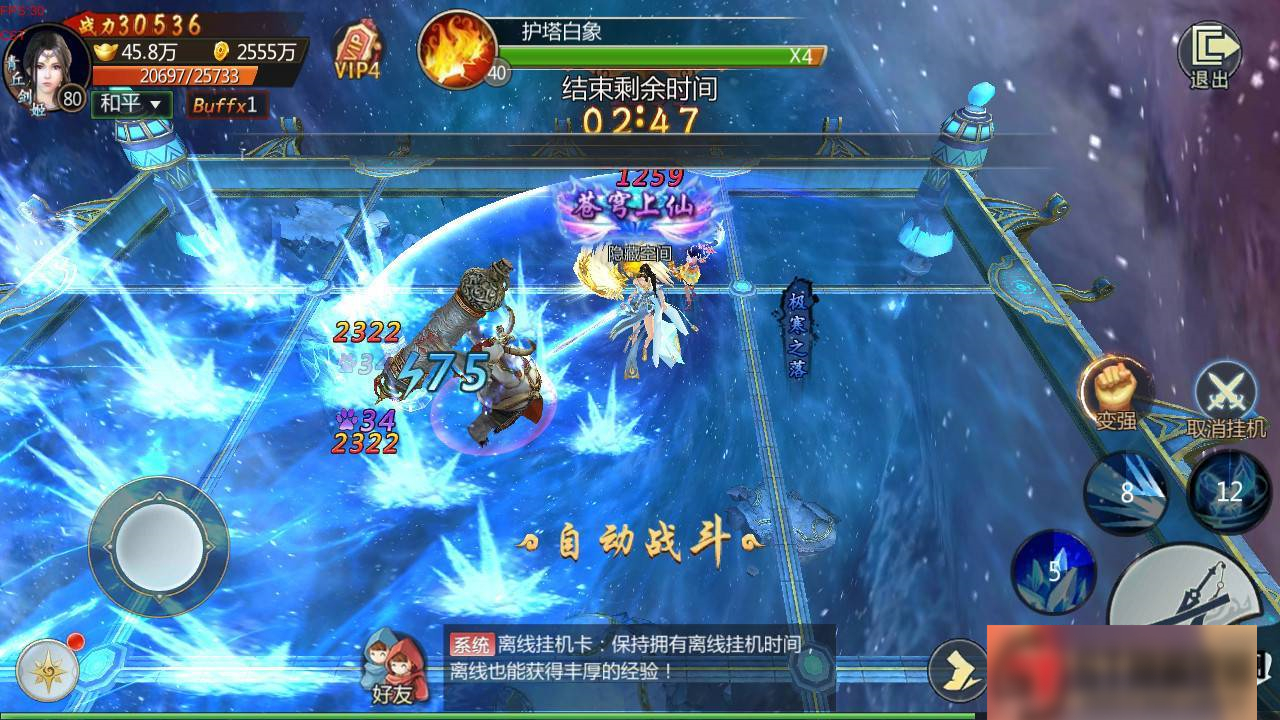Tap the virtual movement joystick
The height and width of the screenshot is (720, 1280).
coord(158,545)
